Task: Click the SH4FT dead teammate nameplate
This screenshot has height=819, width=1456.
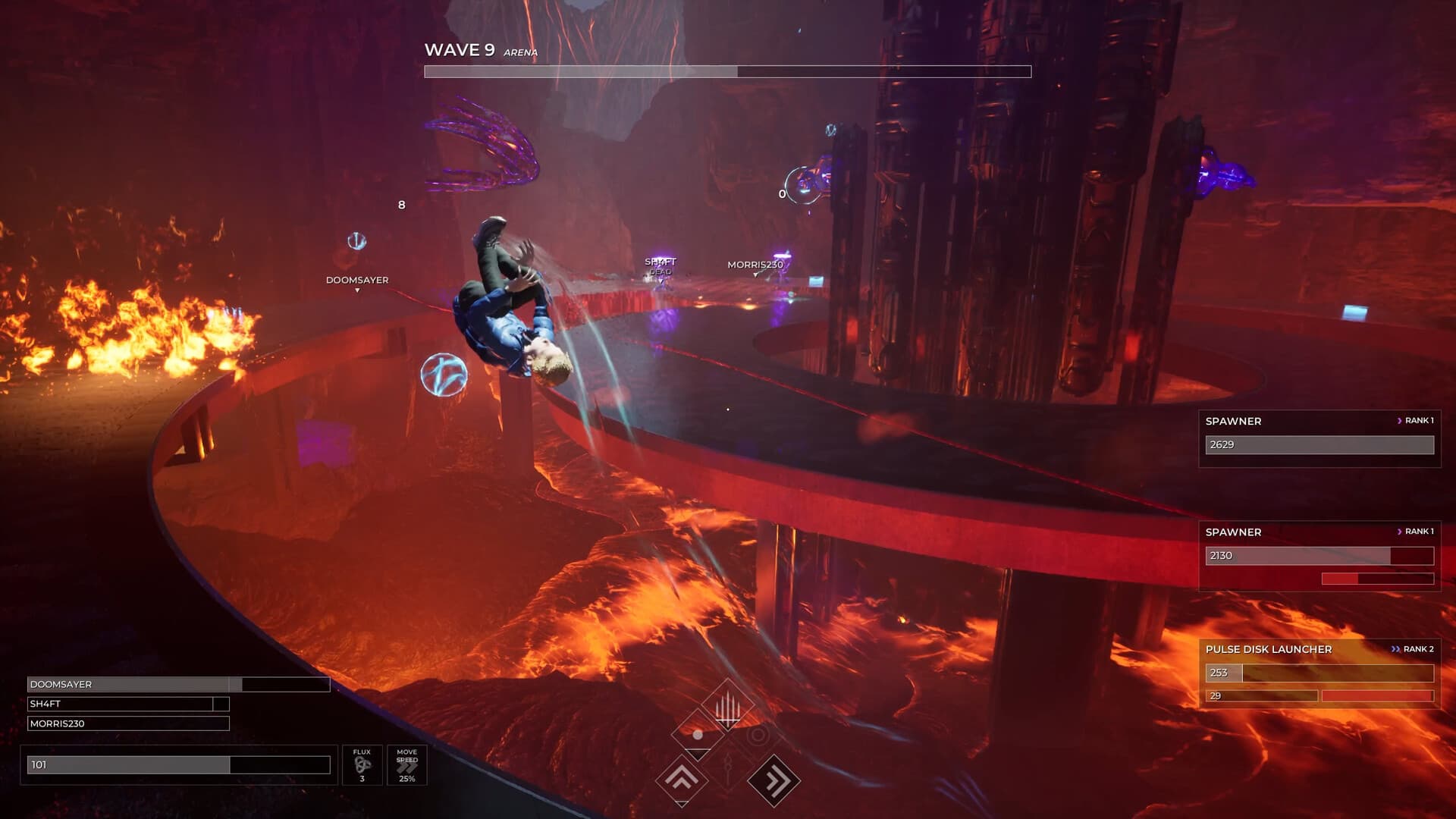Action: pyautogui.click(x=659, y=265)
